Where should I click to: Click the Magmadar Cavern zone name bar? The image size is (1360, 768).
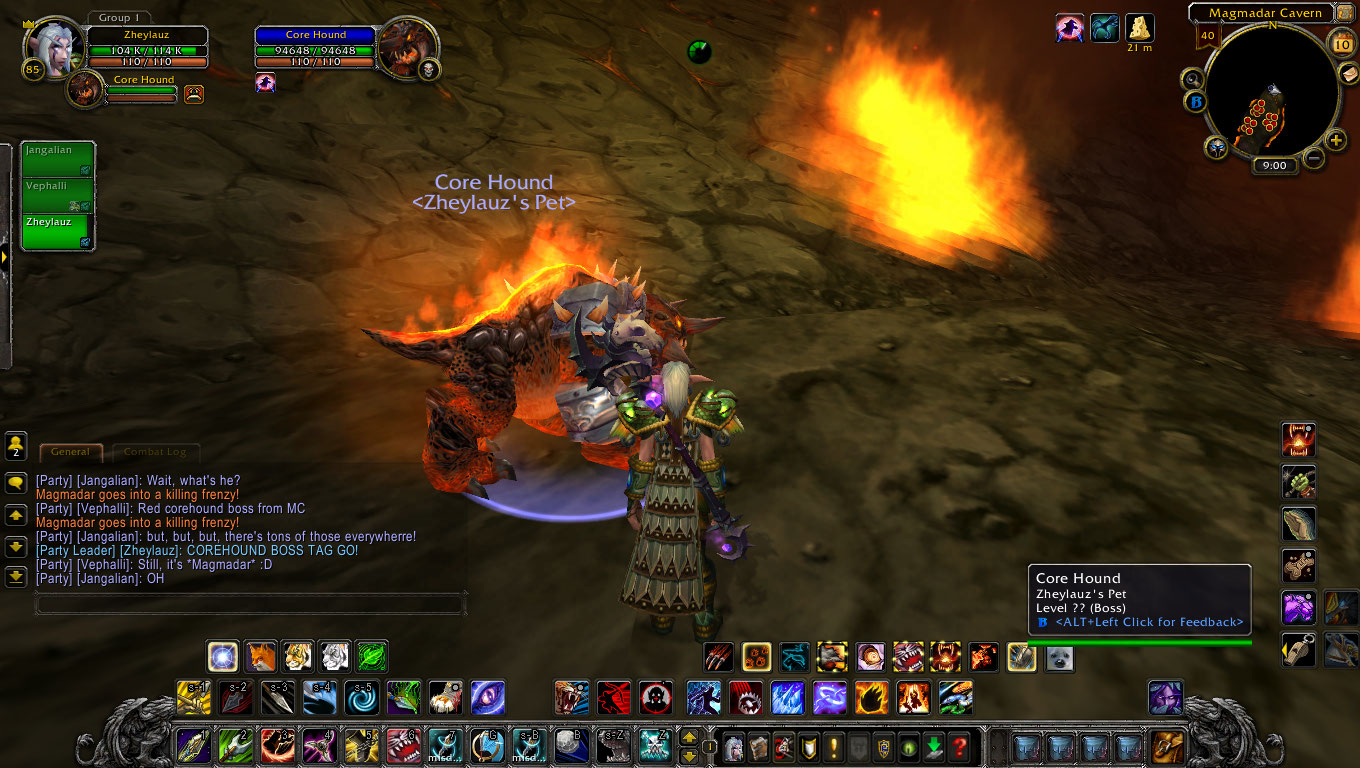point(1264,13)
